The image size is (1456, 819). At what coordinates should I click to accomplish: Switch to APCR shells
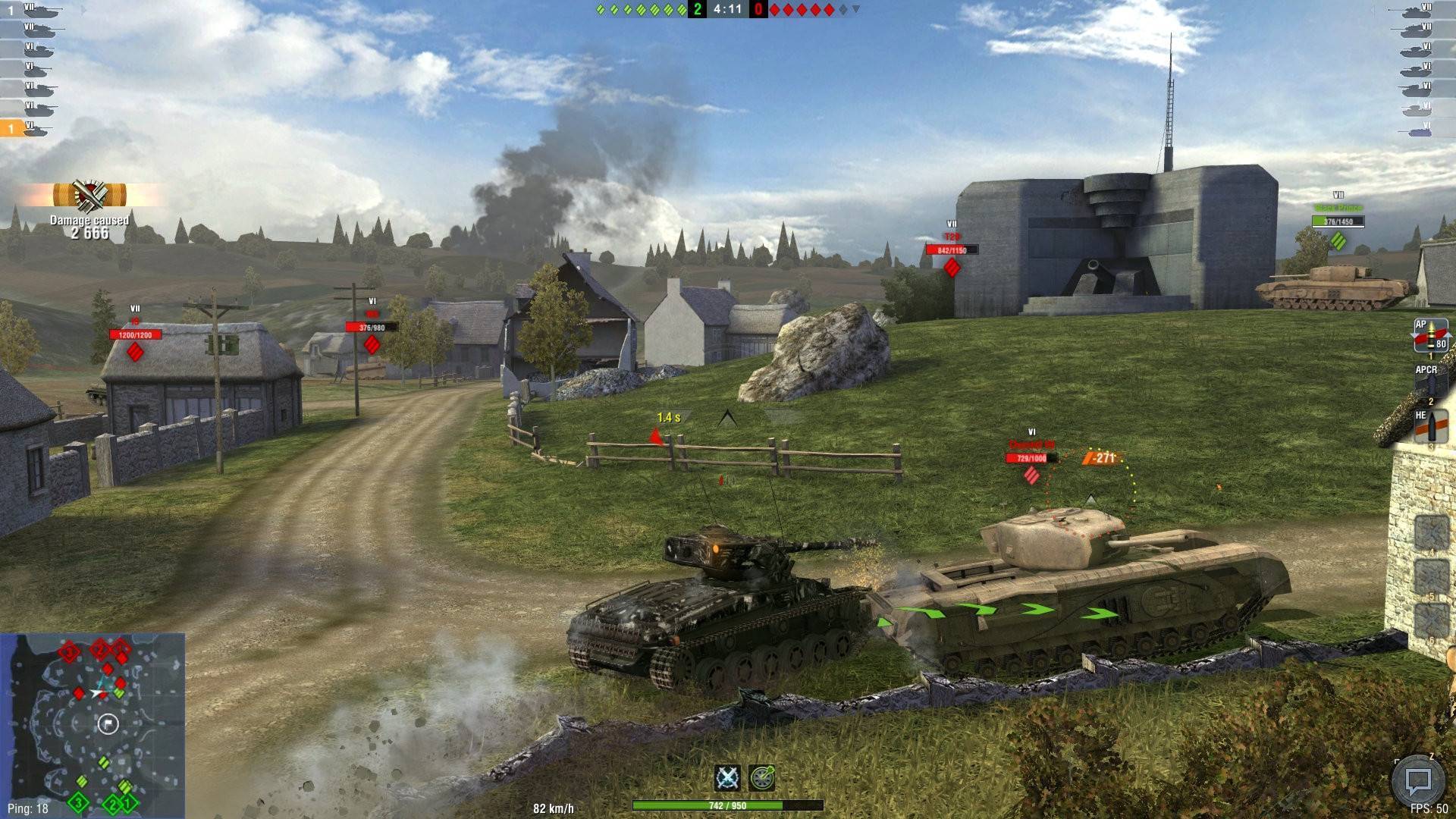[1430, 383]
